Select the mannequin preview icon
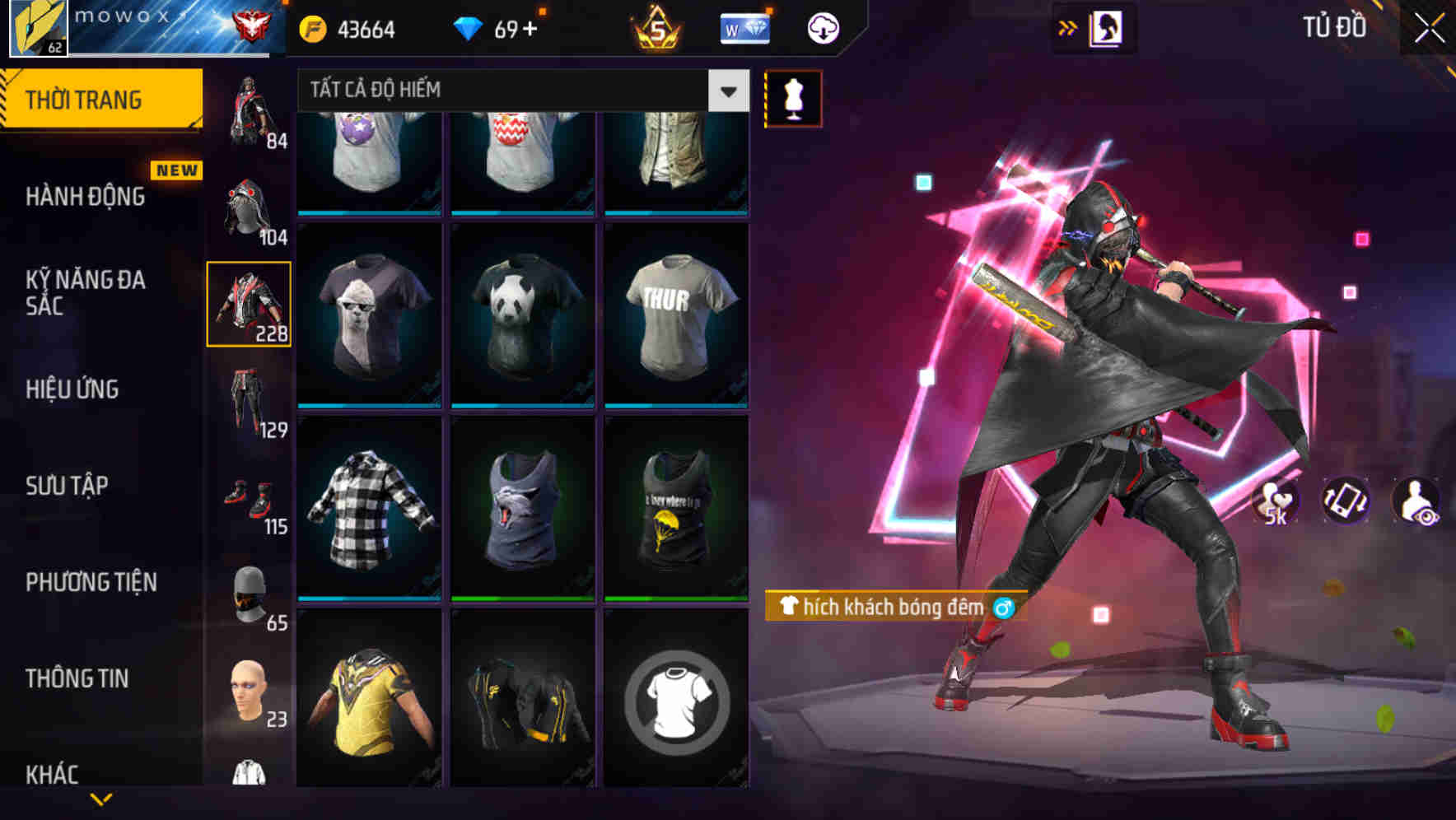This screenshot has height=820, width=1456. pyautogui.click(x=793, y=98)
